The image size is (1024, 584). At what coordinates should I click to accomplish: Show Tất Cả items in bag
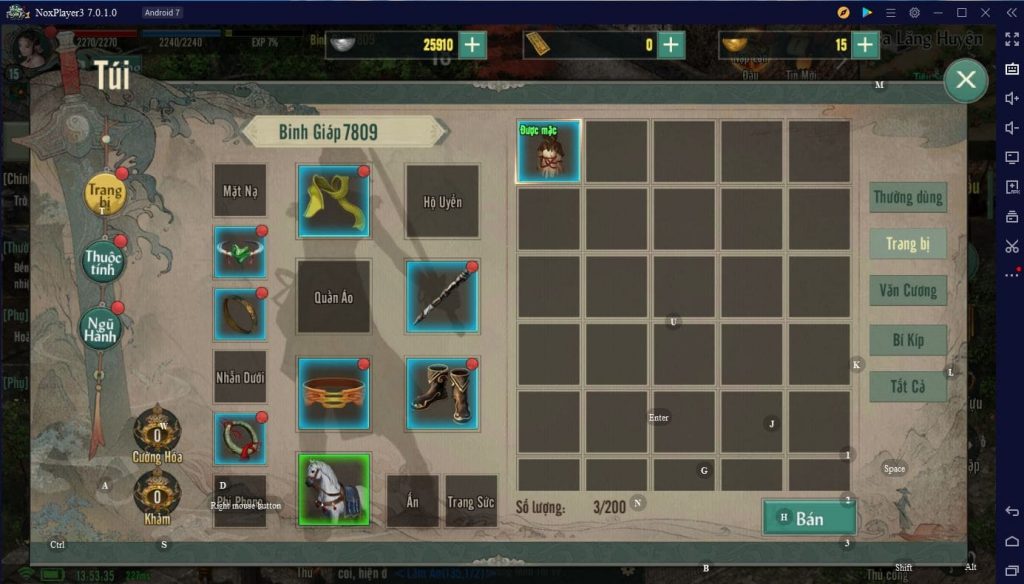click(908, 386)
